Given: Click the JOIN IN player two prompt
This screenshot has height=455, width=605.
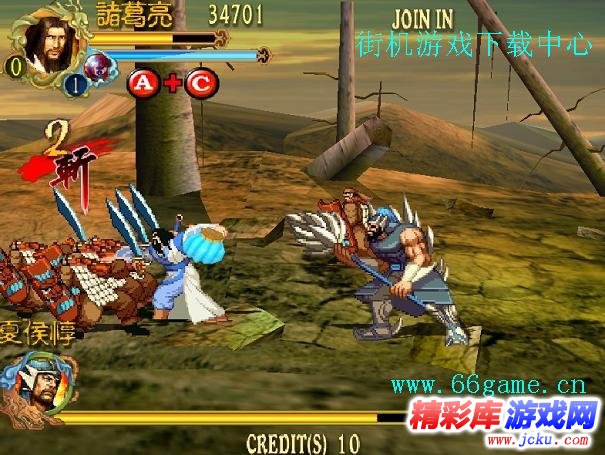Looking at the screenshot, I should (x=423, y=19).
